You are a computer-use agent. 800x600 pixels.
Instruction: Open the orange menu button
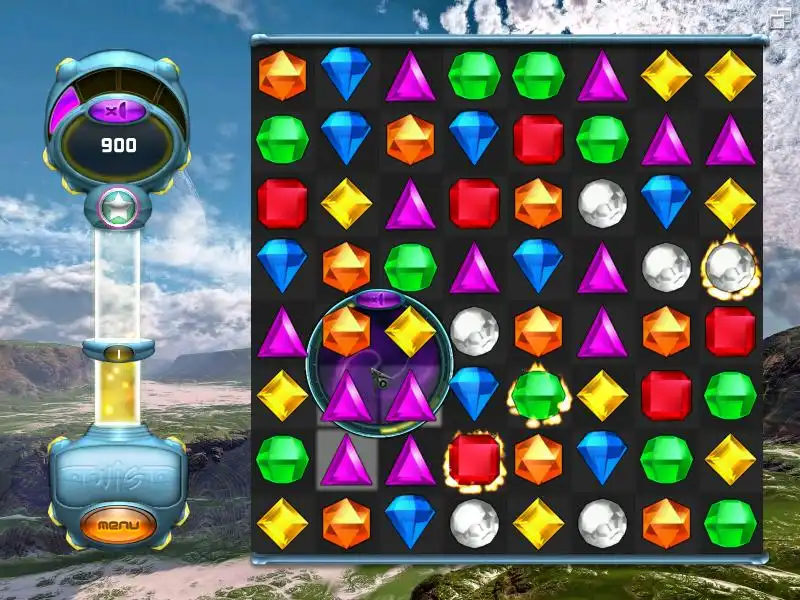pyautogui.click(x=119, y=524)
